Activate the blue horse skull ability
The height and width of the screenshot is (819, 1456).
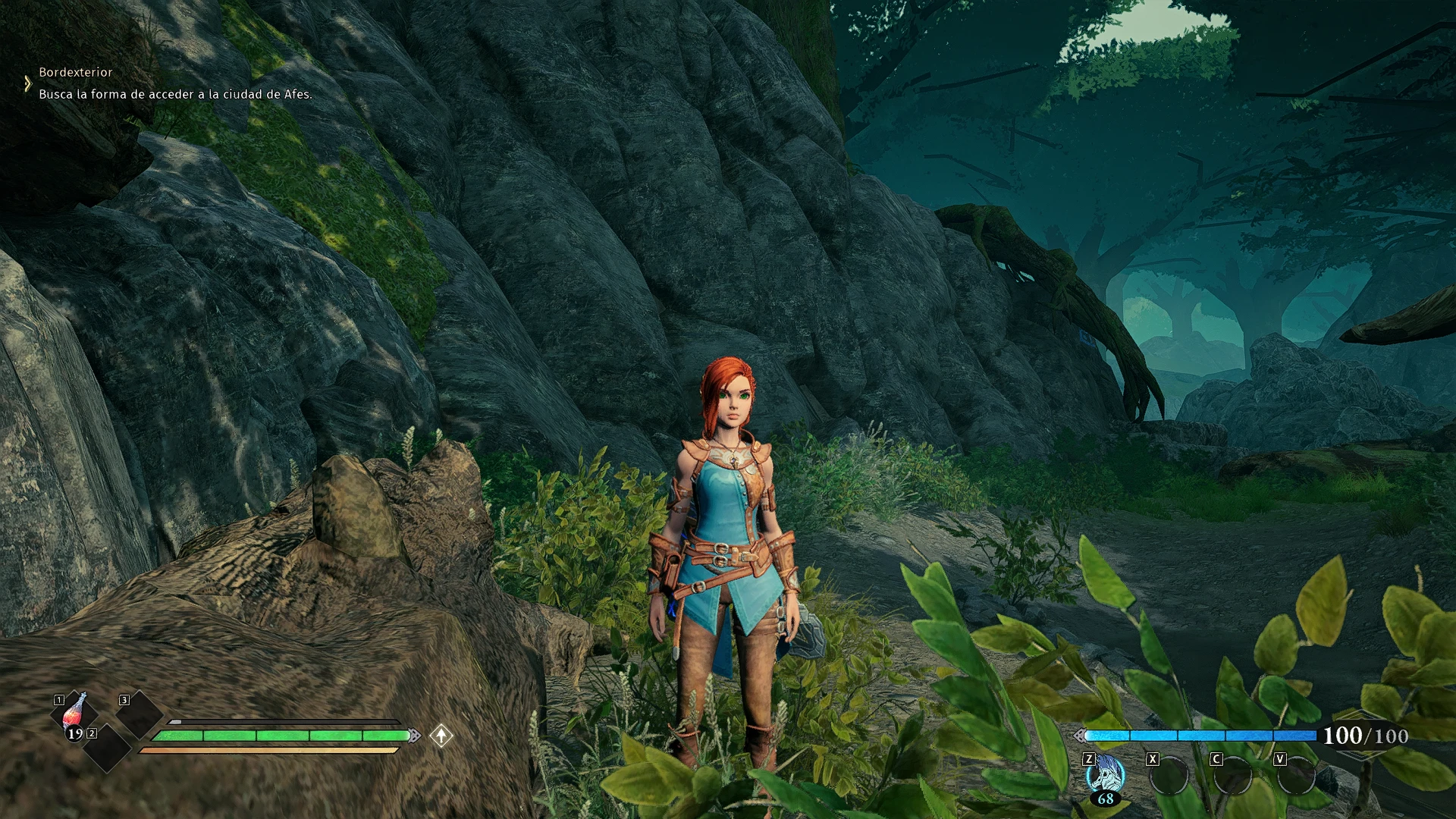(x=1106, y=775)
